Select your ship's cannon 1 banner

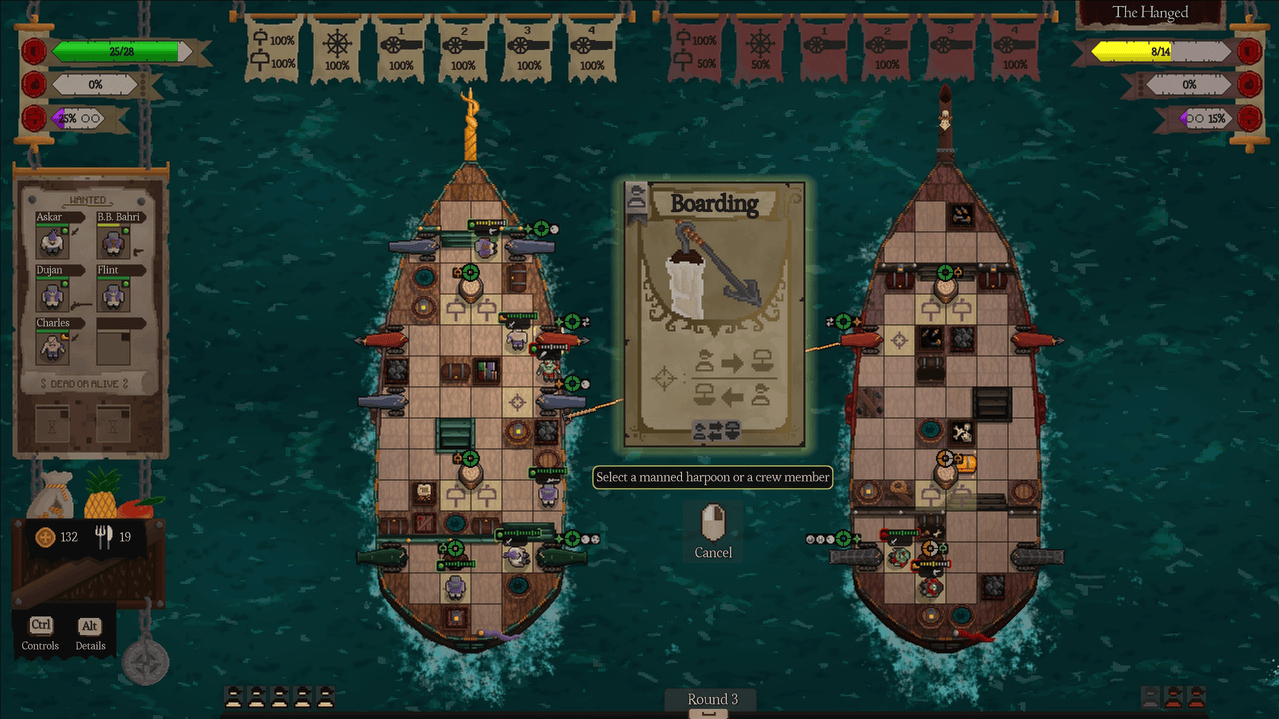400,48
